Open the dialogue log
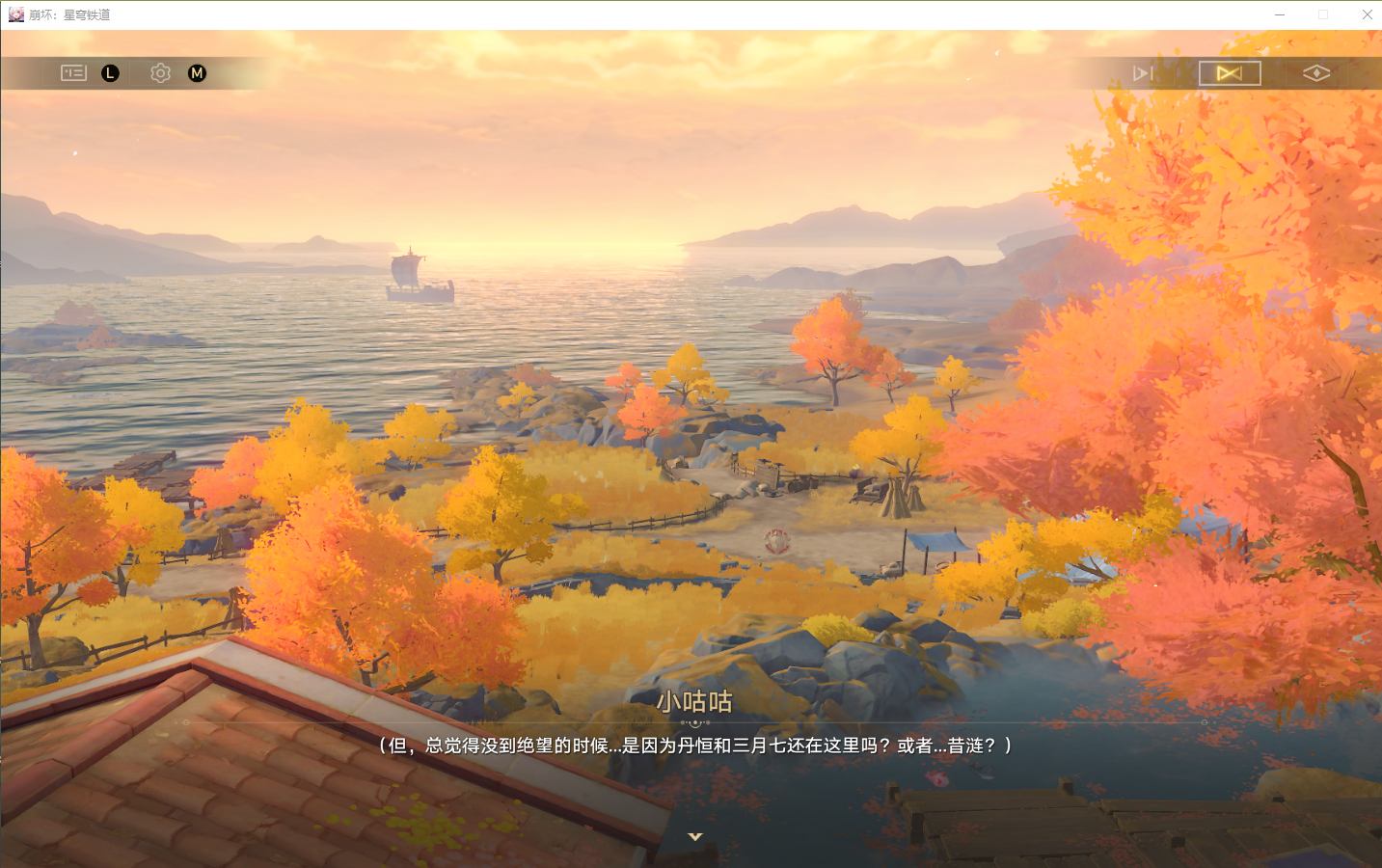Viewport: 1382px width, 868px height. click(73, 73)
